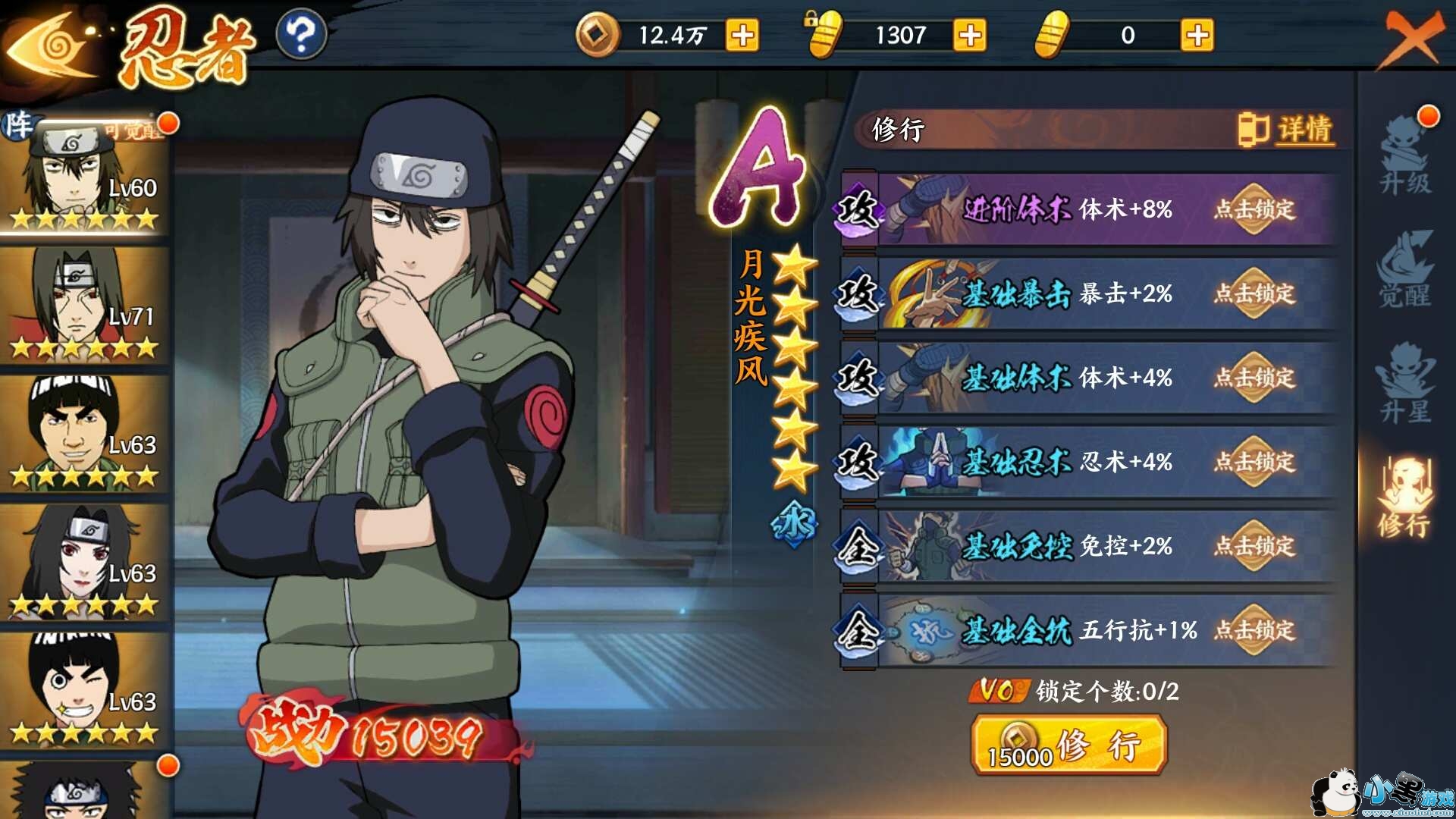Switch to the 升星 star-up tab
This screenshot has height=819, width=1456.
pyautogui.click(x=1405, y=383)
